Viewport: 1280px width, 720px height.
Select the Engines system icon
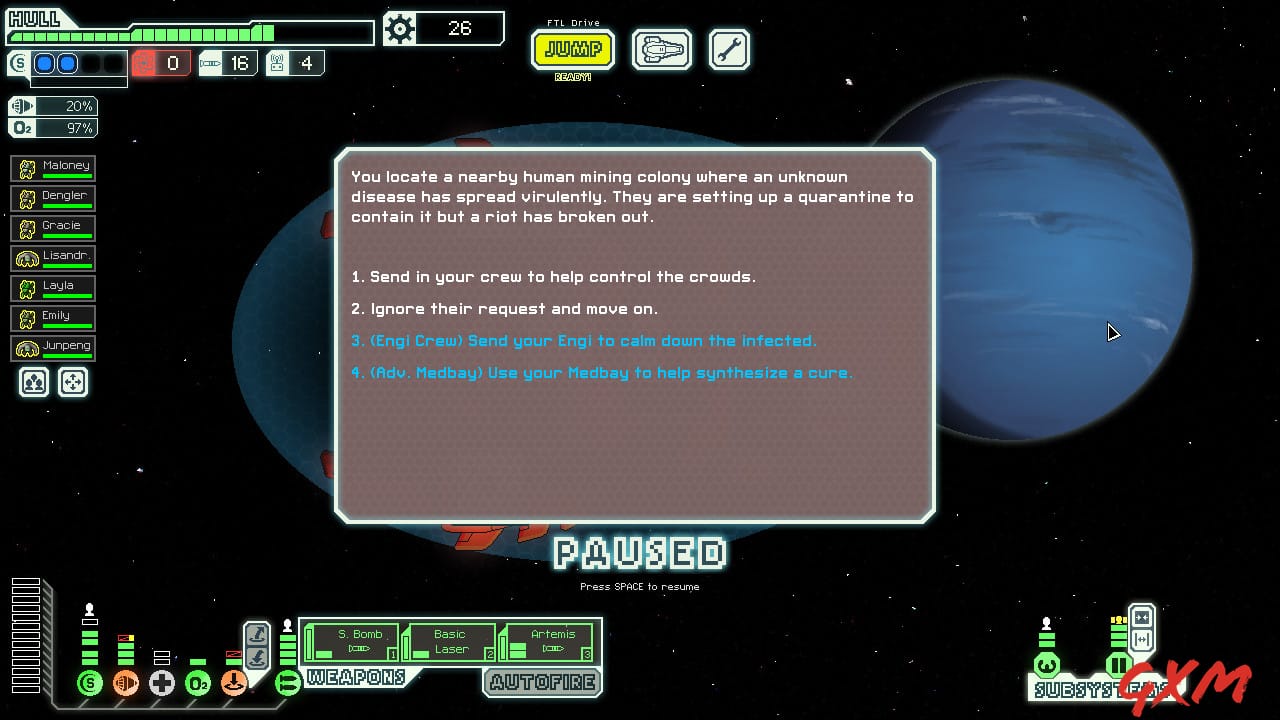click(x=126, y=682)
